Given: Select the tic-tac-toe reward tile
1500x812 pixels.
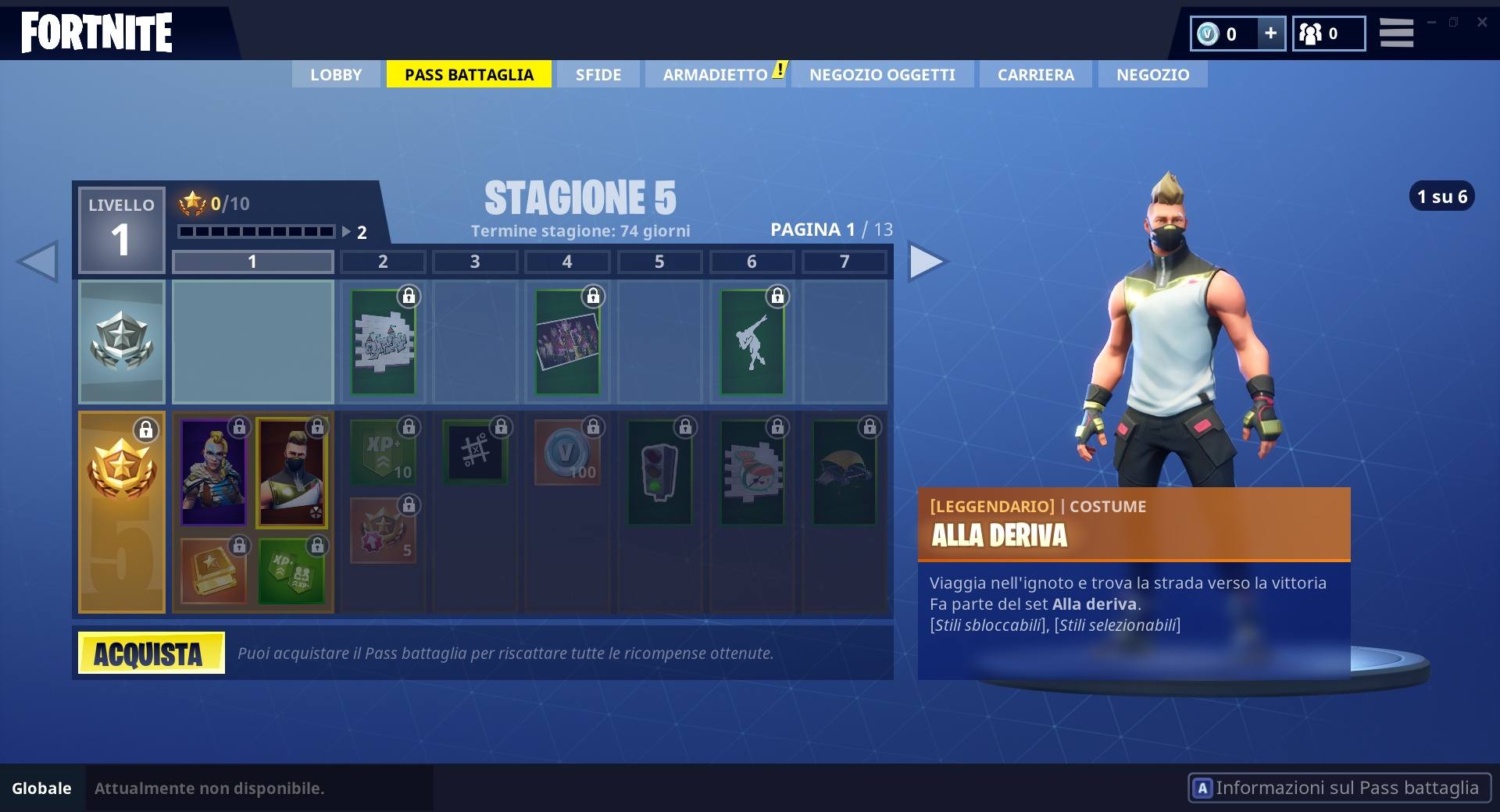Looking at the screenshot, I should tap(475, 451).
